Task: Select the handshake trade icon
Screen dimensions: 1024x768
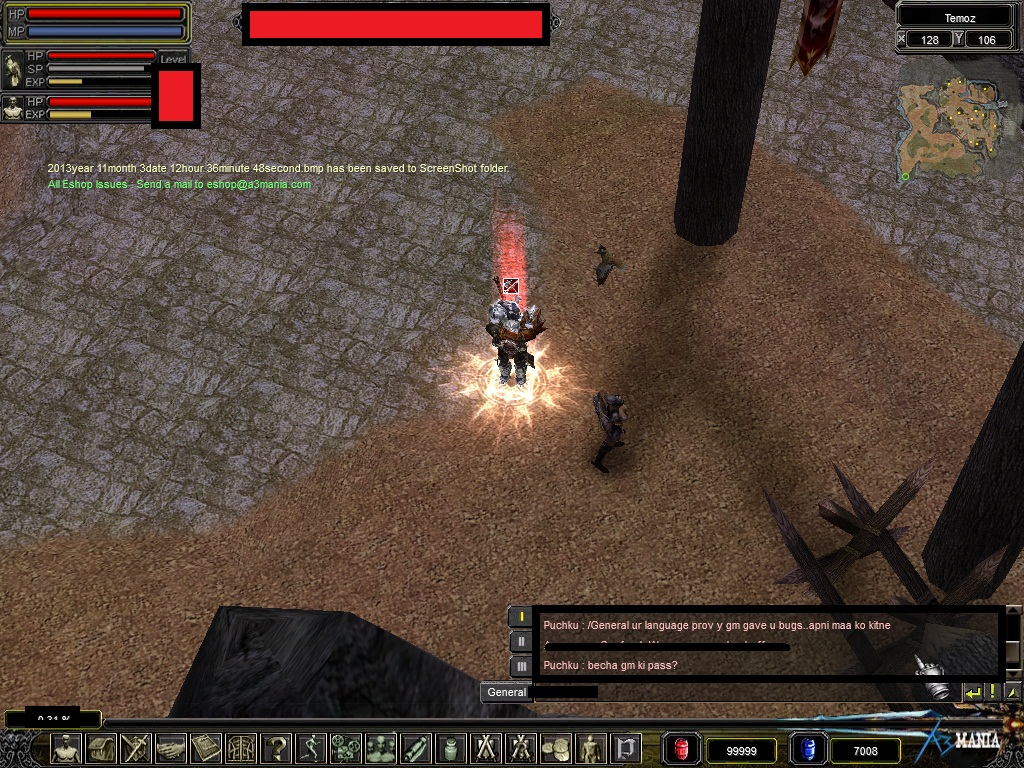Action: click(x=171, y=748)
